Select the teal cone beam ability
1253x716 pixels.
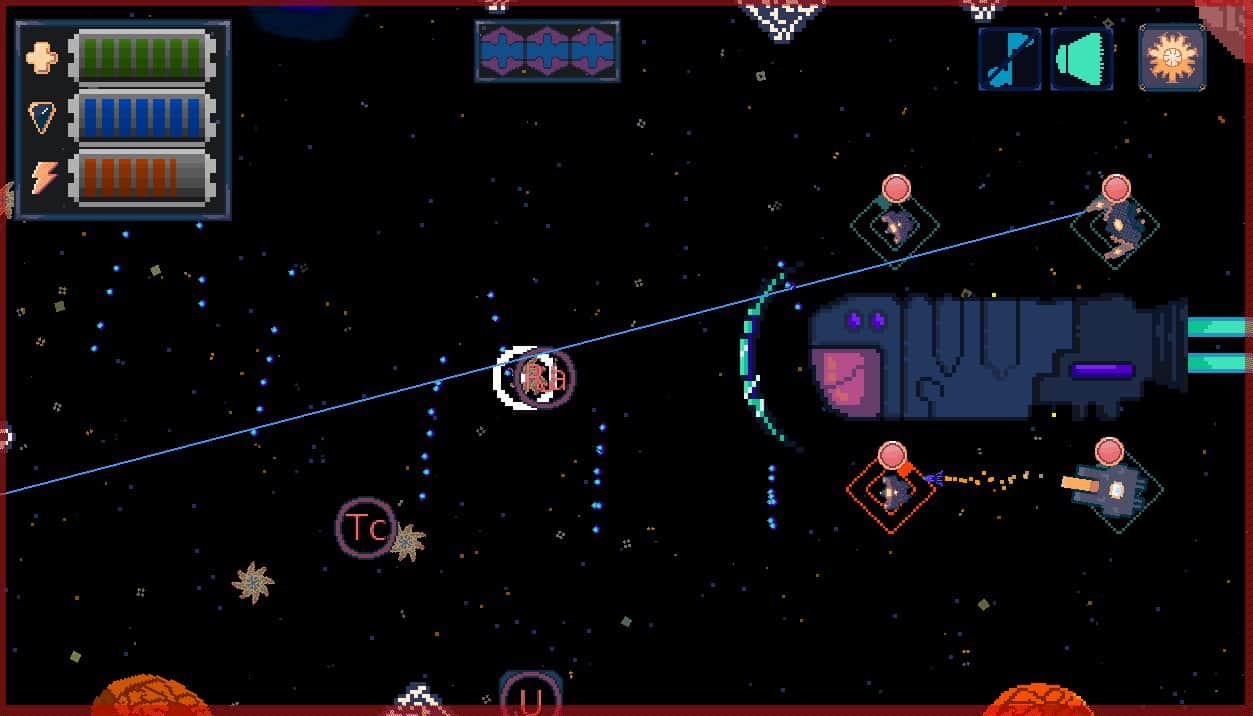pyautogui.click(x=1082, y=59)
